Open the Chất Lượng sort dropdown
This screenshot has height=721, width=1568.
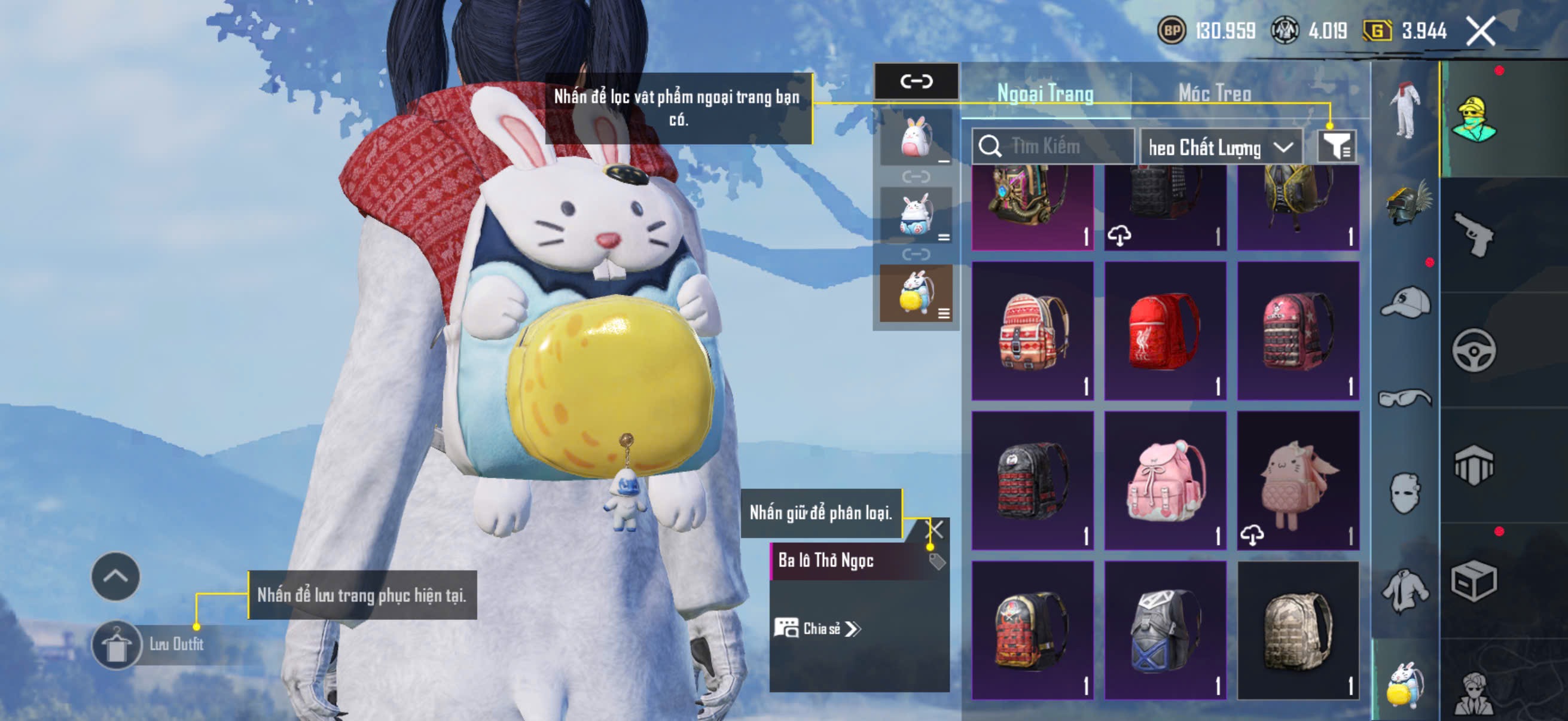coord(1220,147)
